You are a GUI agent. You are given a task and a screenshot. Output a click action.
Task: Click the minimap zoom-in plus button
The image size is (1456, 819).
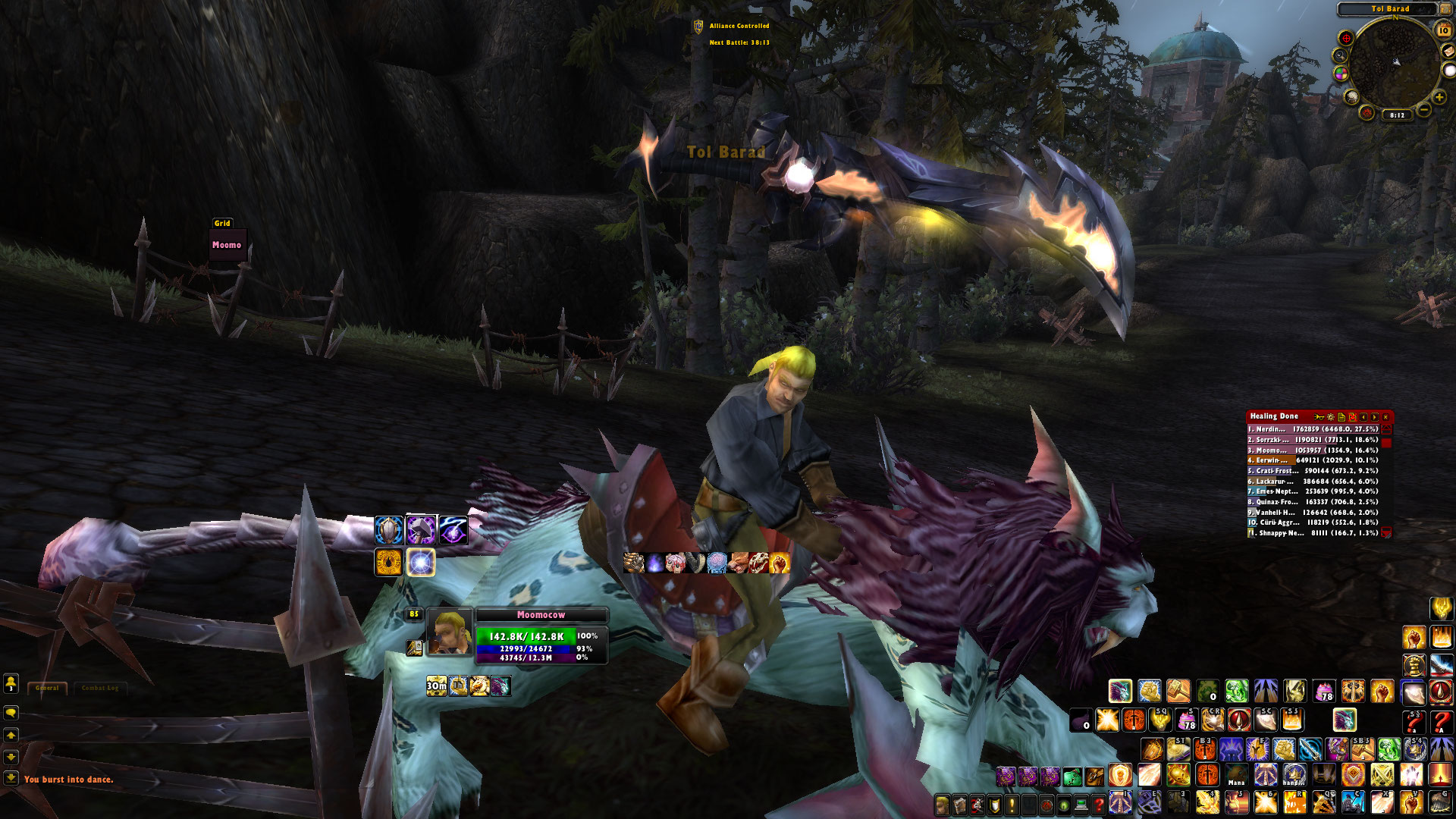click(x=1439, y=97)
